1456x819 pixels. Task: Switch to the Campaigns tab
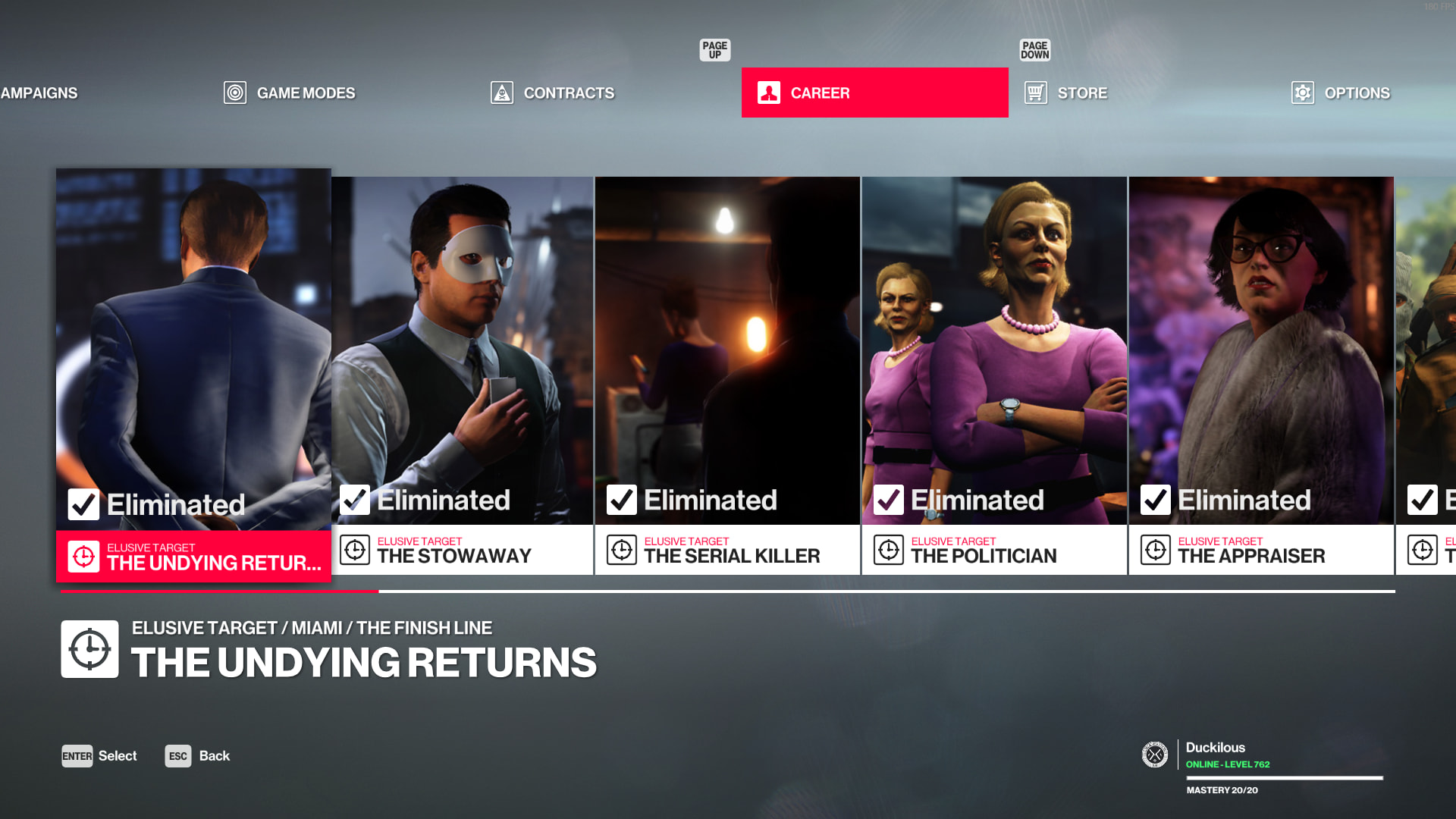click(x=39, y=93)
